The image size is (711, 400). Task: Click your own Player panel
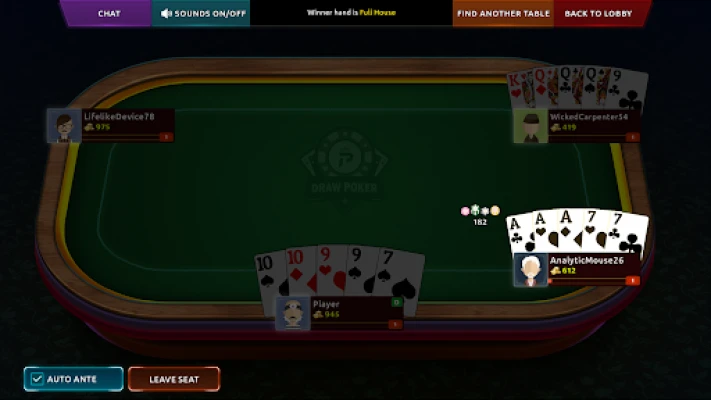[340, 312]
